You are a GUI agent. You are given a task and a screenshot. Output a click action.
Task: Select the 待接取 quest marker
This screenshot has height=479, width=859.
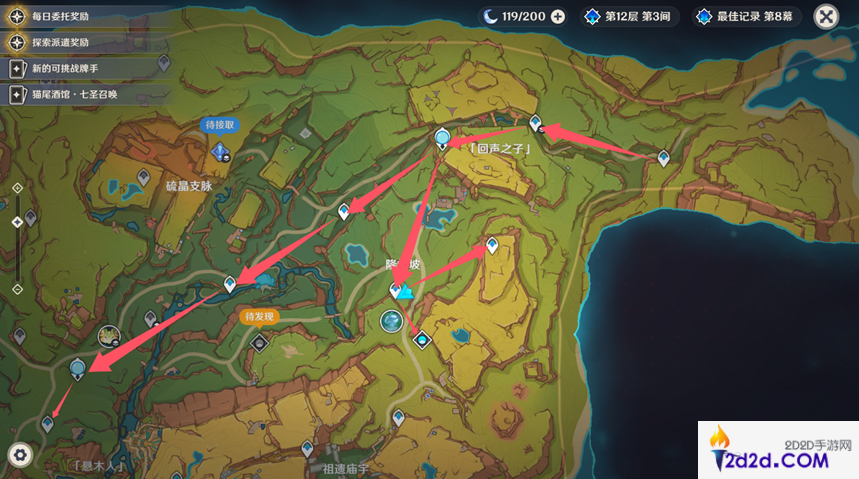point(220,150)
